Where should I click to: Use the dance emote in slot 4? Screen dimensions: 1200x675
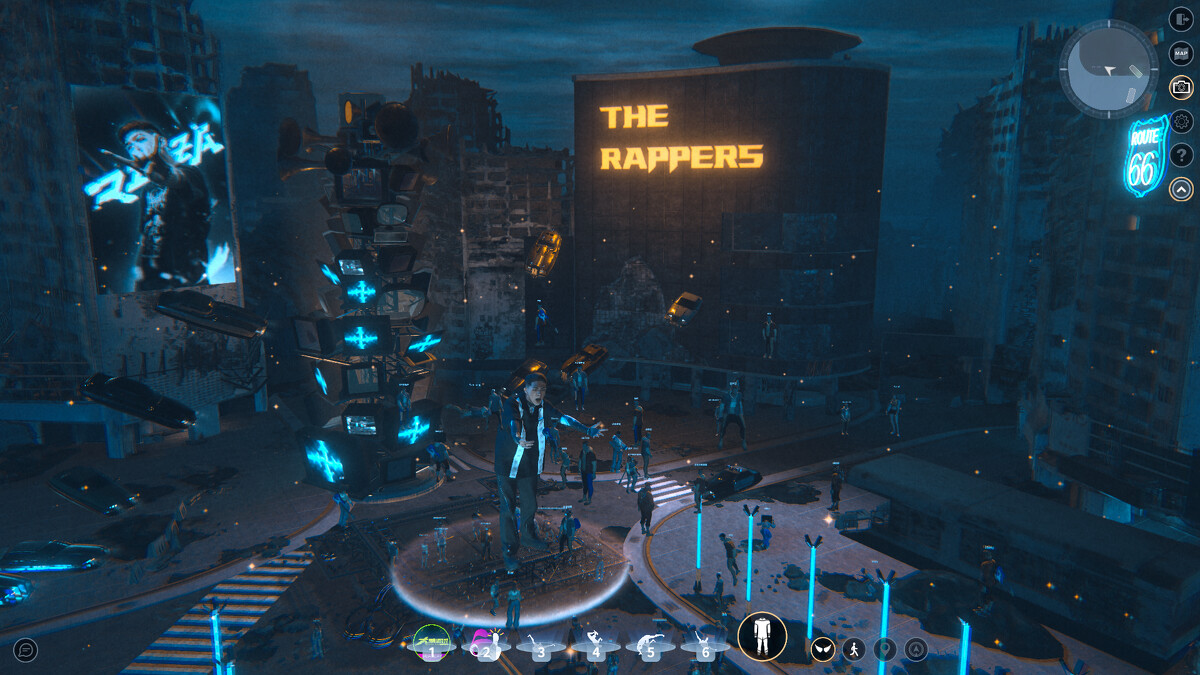pyautogui.click(x=596, y=643)
